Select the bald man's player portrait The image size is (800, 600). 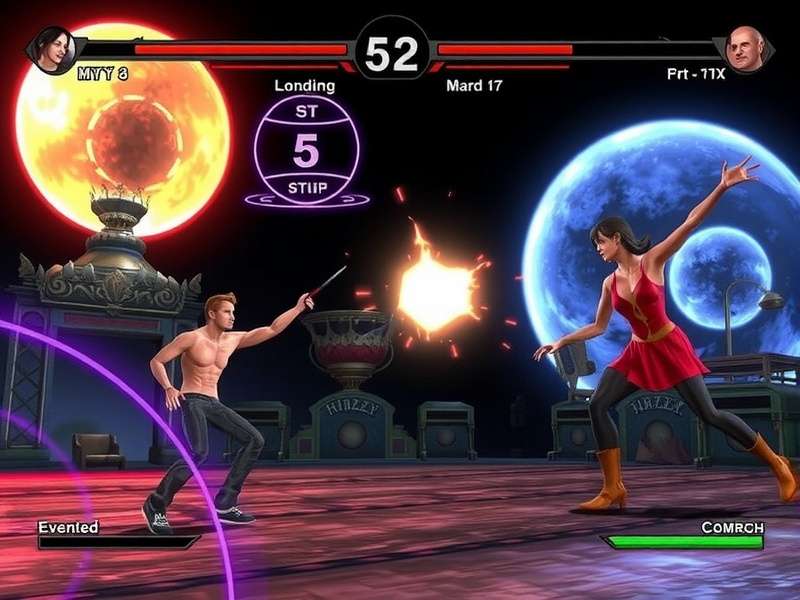tap(745, 48)
